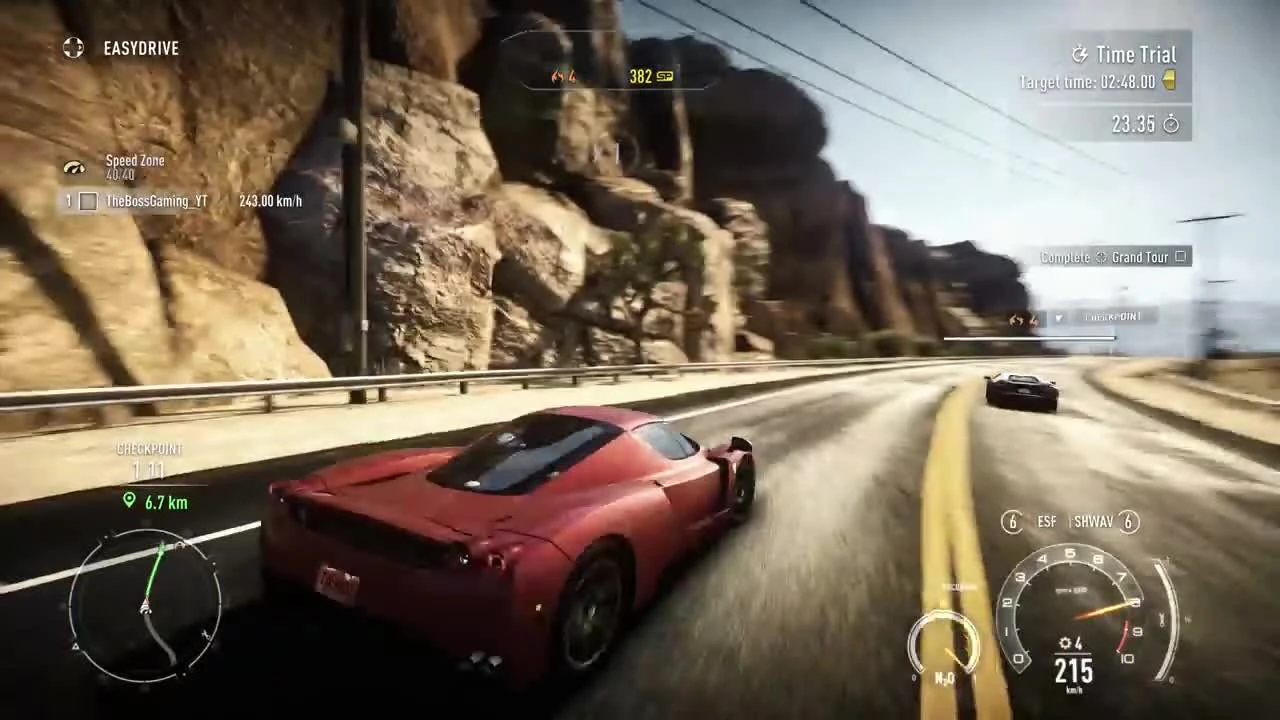The image size is (1280, 720).
Task: Expand the ESF | SHWAV gauge panel
Action: click(1072, 521)
